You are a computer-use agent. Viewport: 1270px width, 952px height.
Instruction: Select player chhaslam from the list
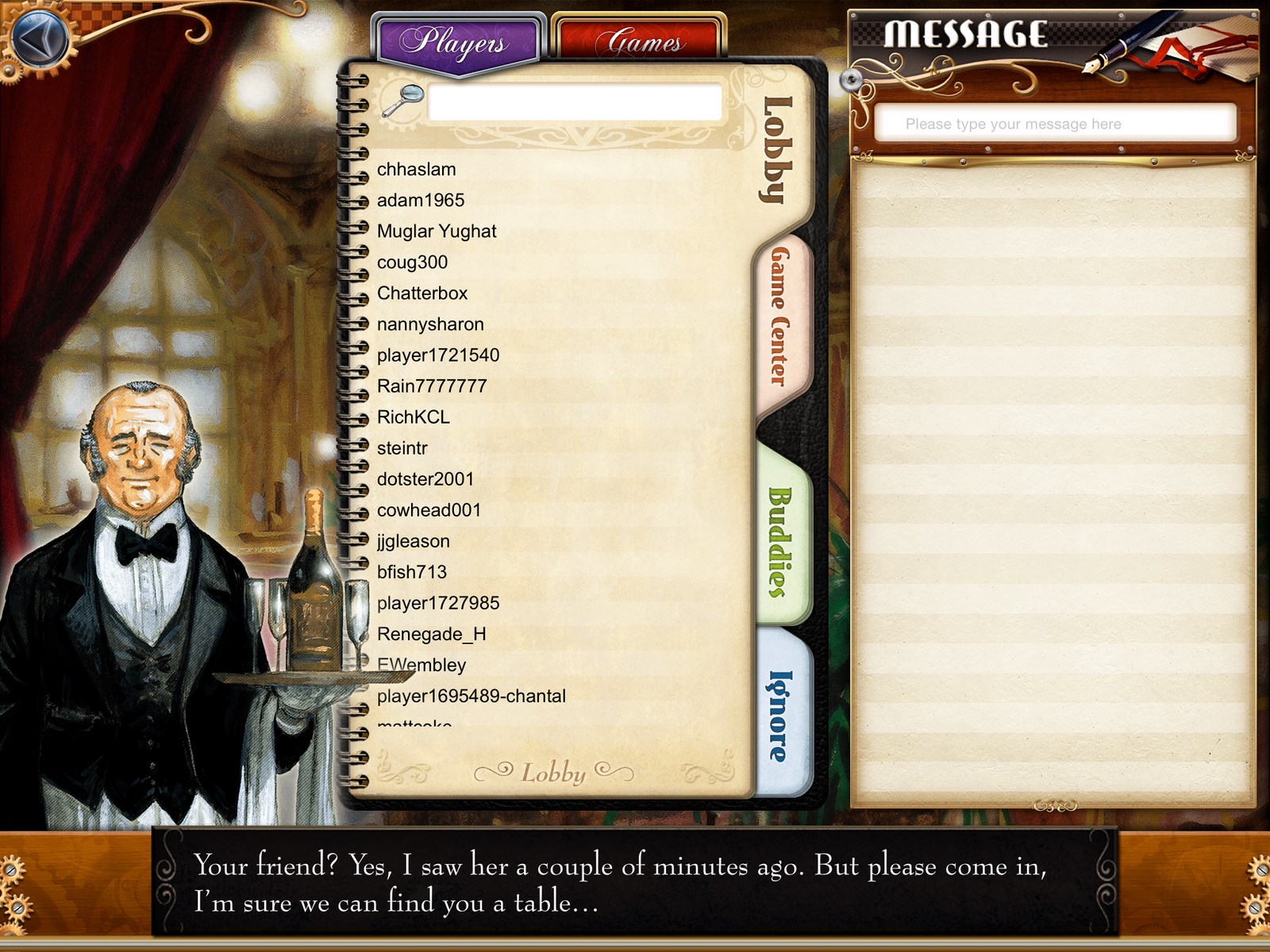click(x=417, y=170)
